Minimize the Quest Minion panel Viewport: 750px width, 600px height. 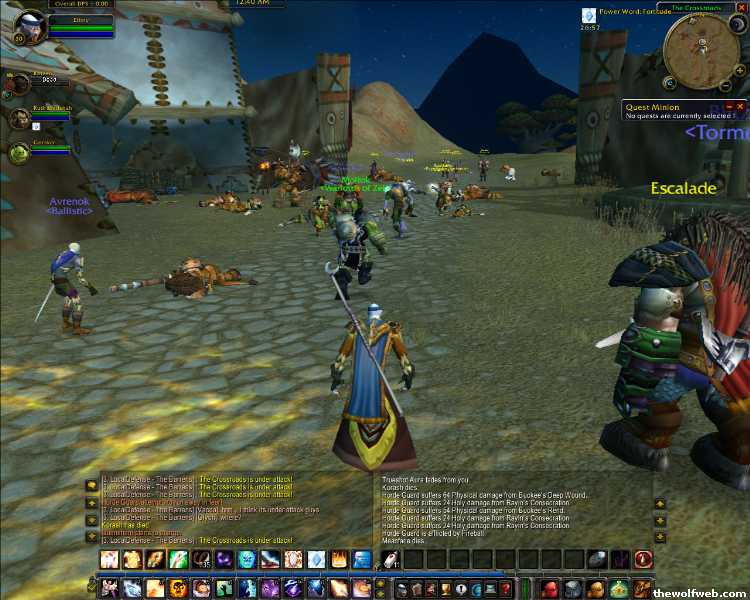coord(730,106)
